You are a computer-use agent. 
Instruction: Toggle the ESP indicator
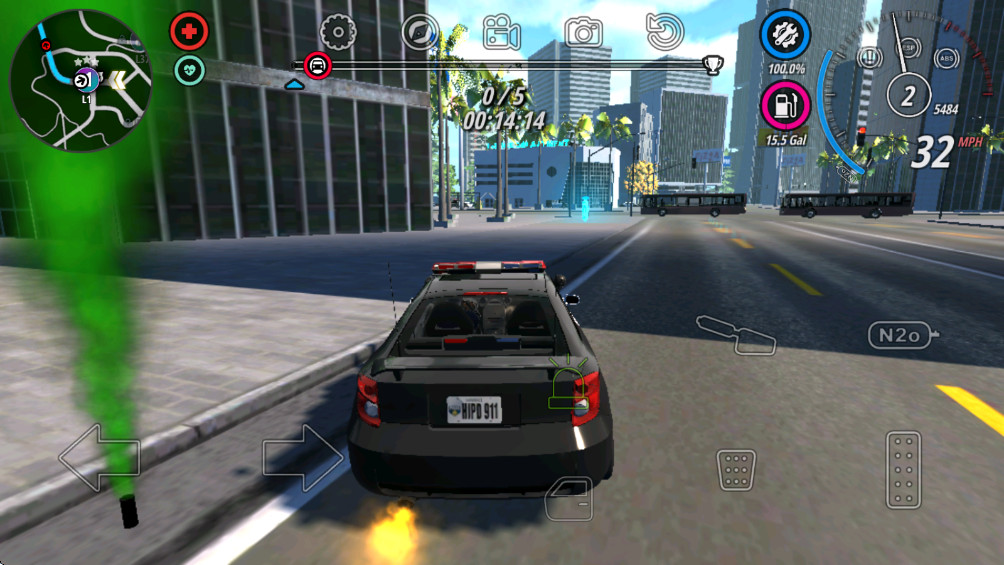pos(908,49)
